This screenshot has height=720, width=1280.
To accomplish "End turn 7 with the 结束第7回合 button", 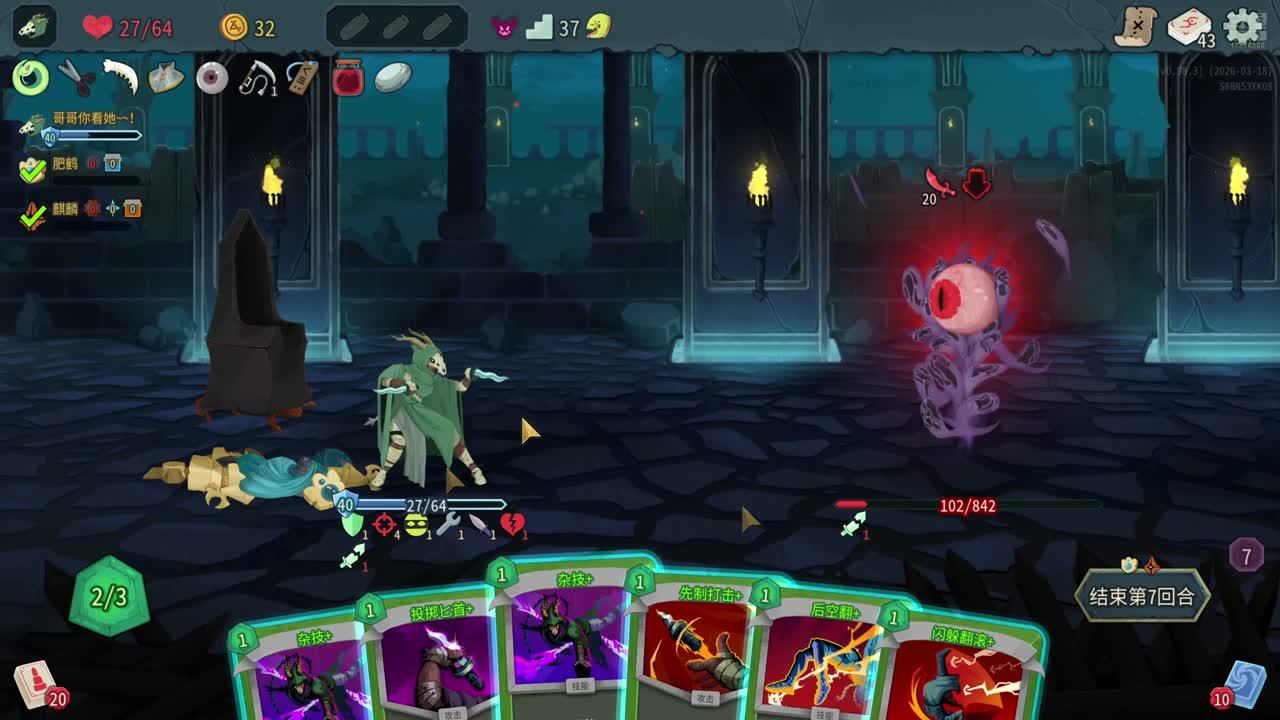I will [1141, 597].
